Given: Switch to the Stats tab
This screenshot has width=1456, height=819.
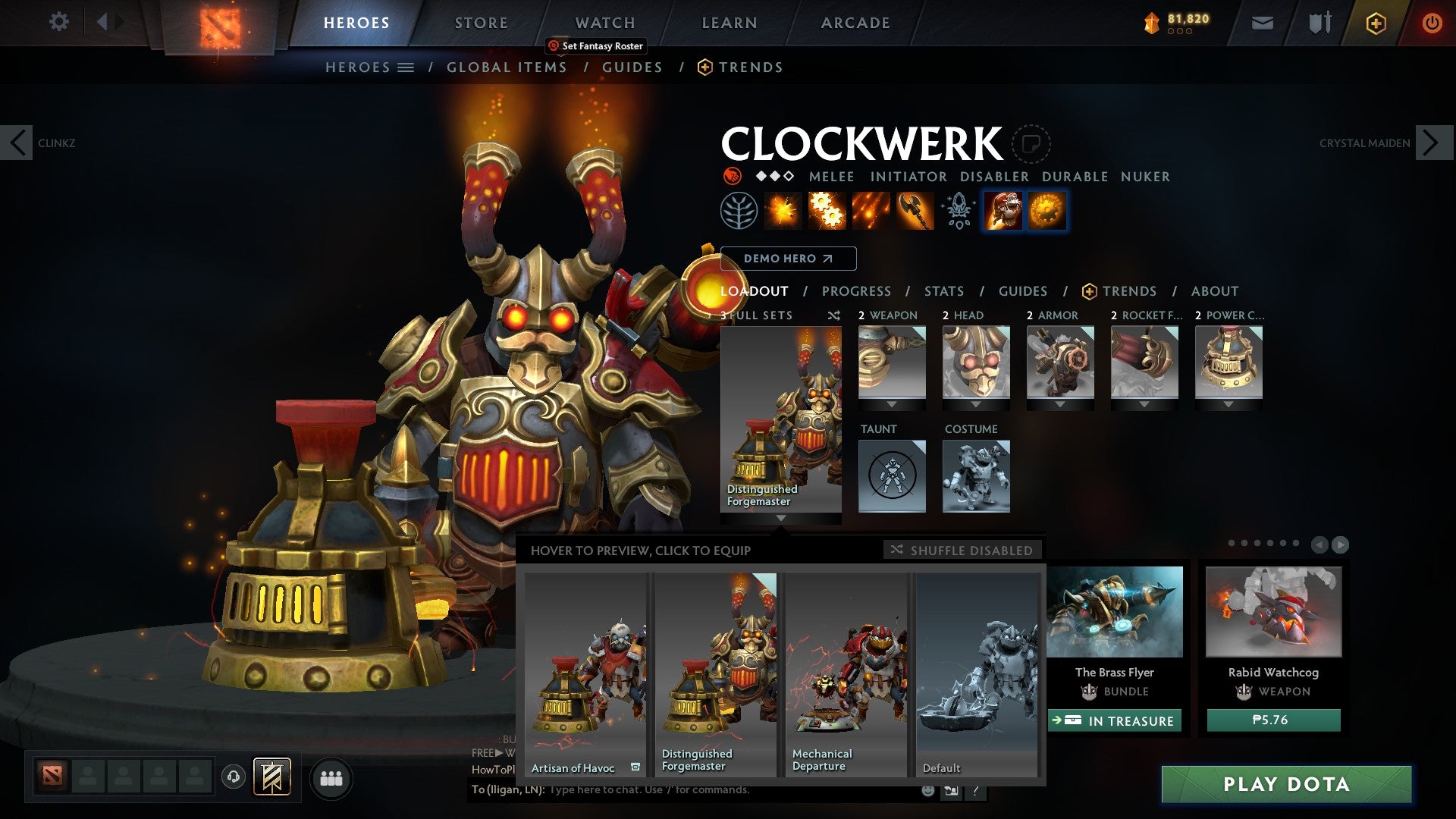Looking at the screenshot, I should point(943,290).
